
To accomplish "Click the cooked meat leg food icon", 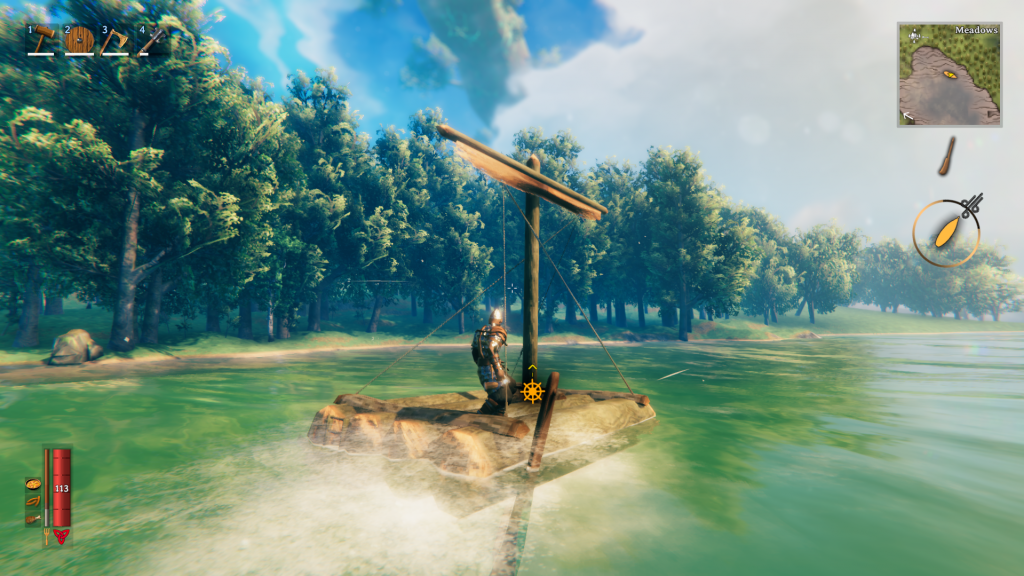I will coord(33,519).
